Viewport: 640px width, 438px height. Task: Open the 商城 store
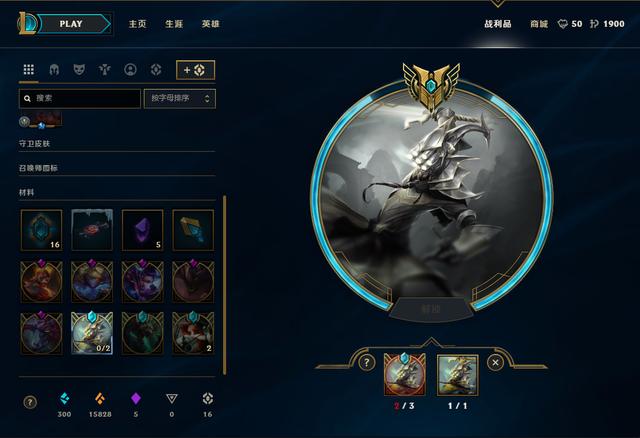(x=539, y=24)
